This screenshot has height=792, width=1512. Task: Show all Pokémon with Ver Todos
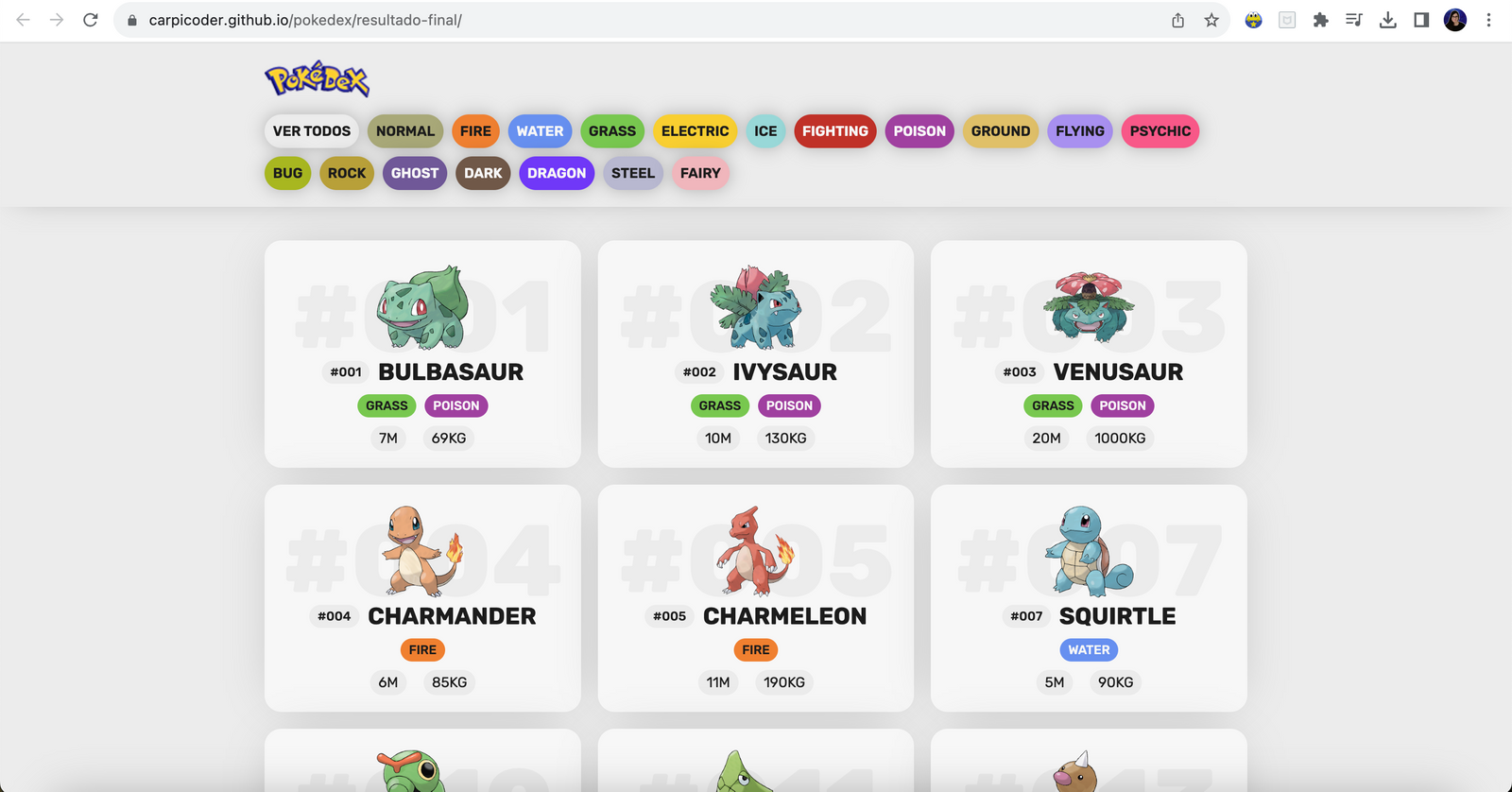(312, 131)
